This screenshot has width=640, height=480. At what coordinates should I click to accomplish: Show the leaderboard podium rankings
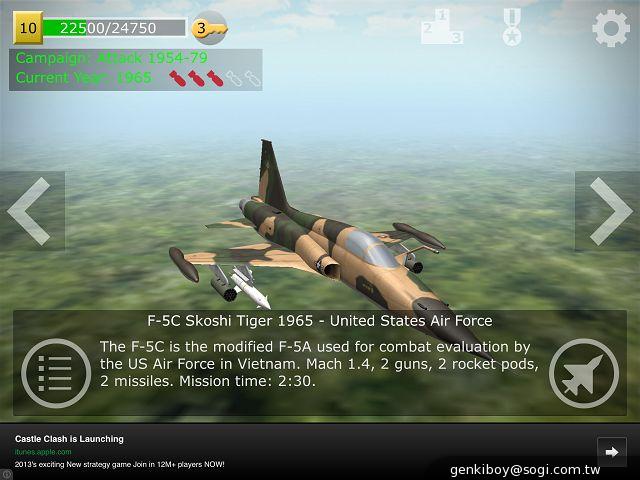click(442, 27)
